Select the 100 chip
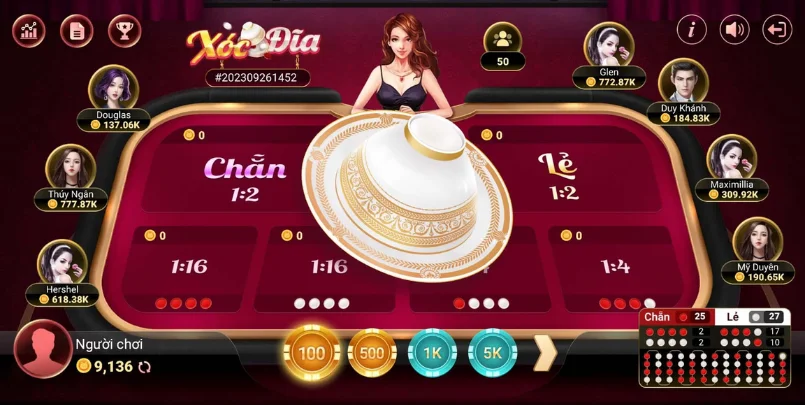This screenshot has width=805, height=405. 311,353
